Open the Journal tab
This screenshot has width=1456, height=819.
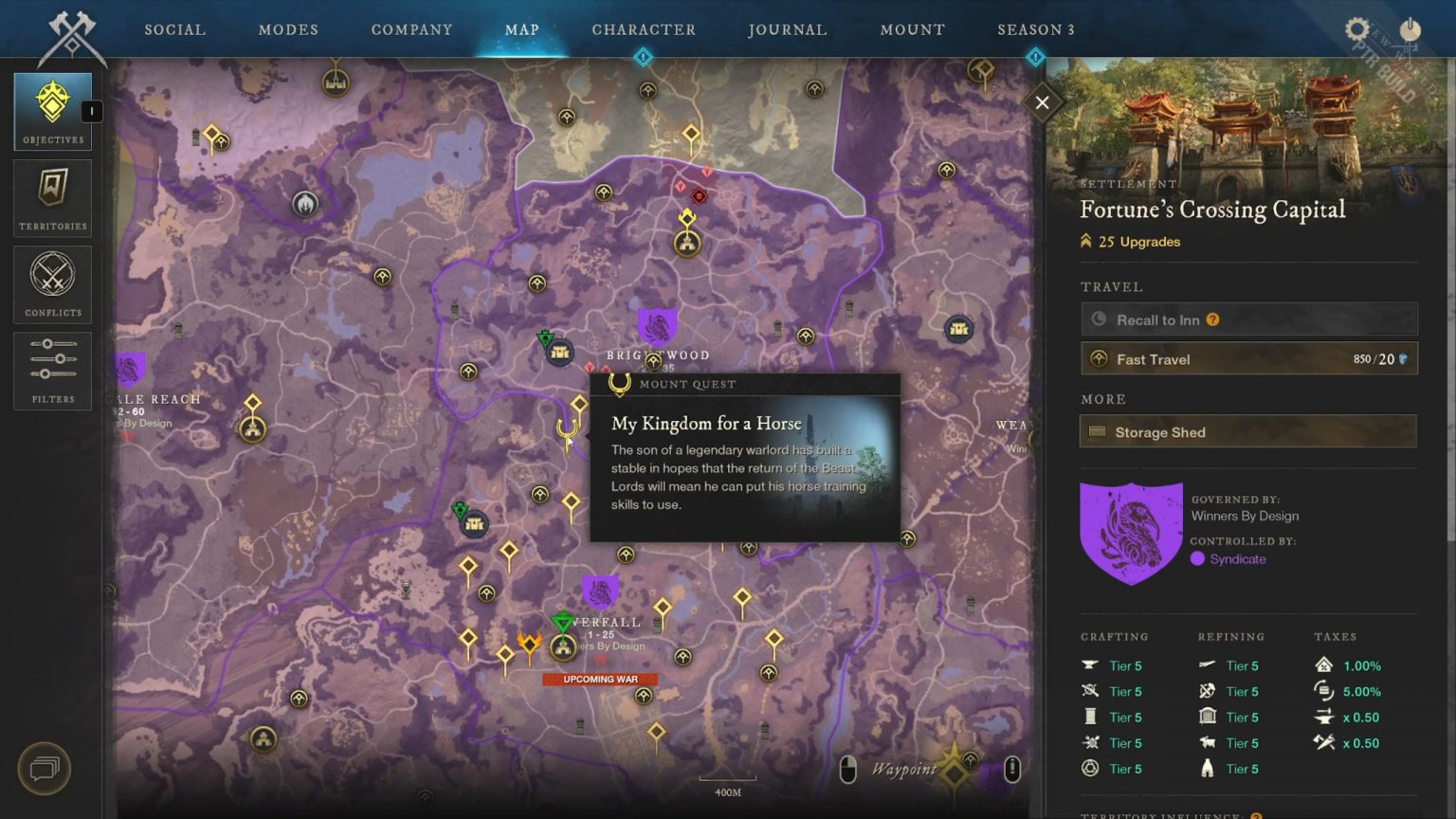pyautogui.click(x=787, y=29)
